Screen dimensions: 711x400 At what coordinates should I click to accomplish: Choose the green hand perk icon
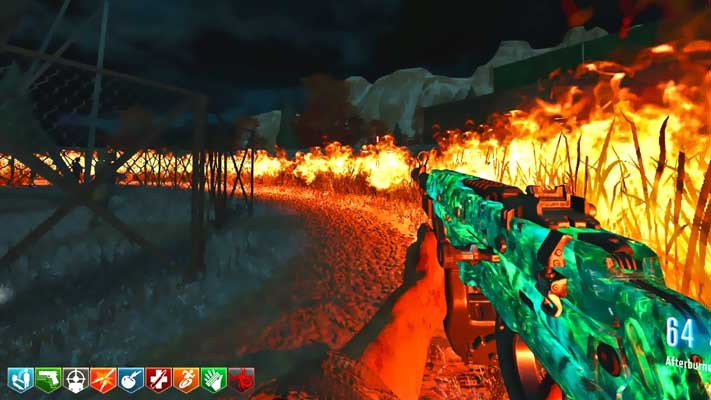[x=214, y=380]
